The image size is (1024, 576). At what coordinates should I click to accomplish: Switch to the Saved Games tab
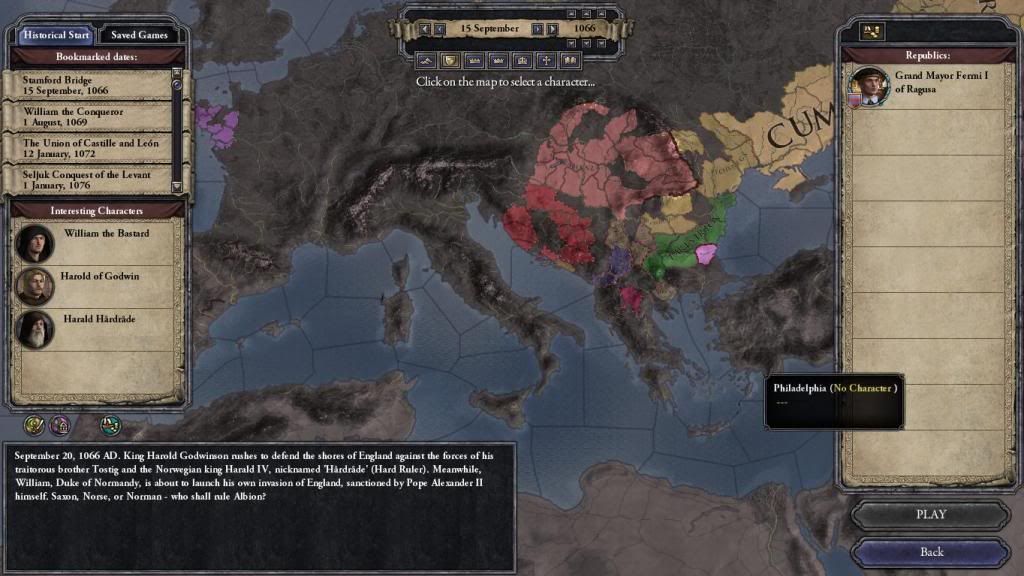[x=139, y=34]
